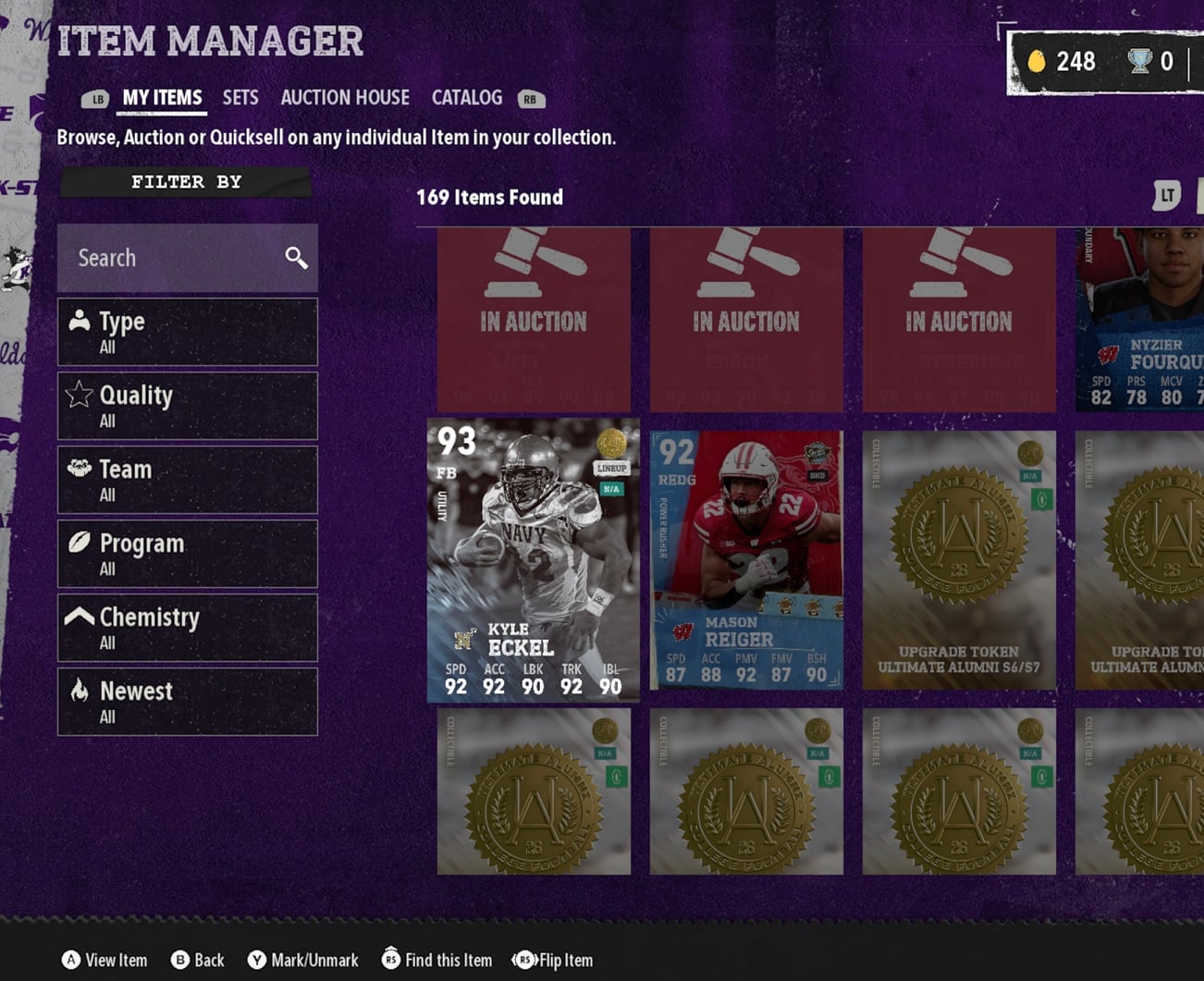Choose the Upgrade Token Ultimate Alumni S6/S7 card
Screen dimensions: 1204x981
(x=959, y=560)
